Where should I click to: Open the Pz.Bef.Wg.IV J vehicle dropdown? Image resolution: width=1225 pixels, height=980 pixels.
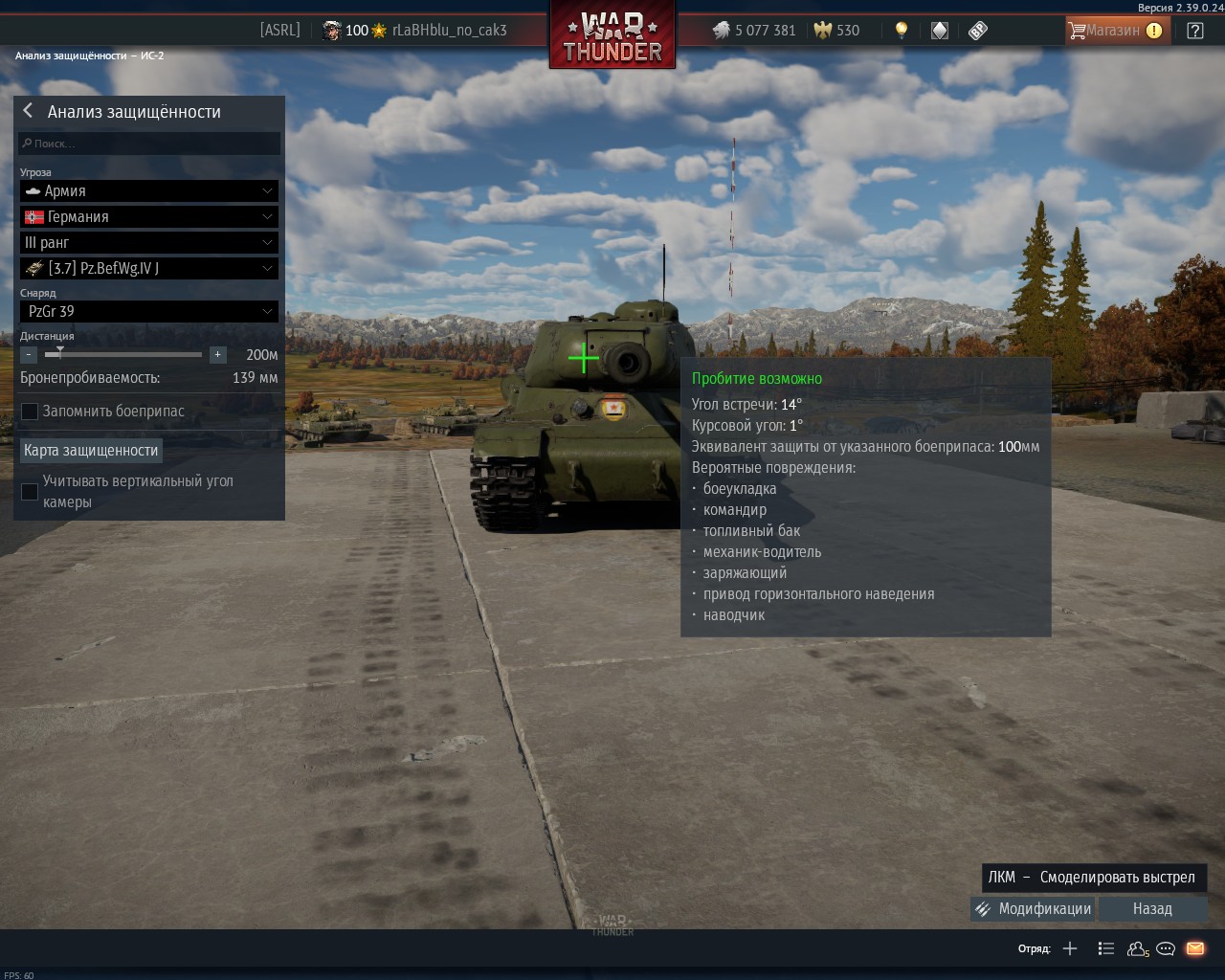coord(149,269)
